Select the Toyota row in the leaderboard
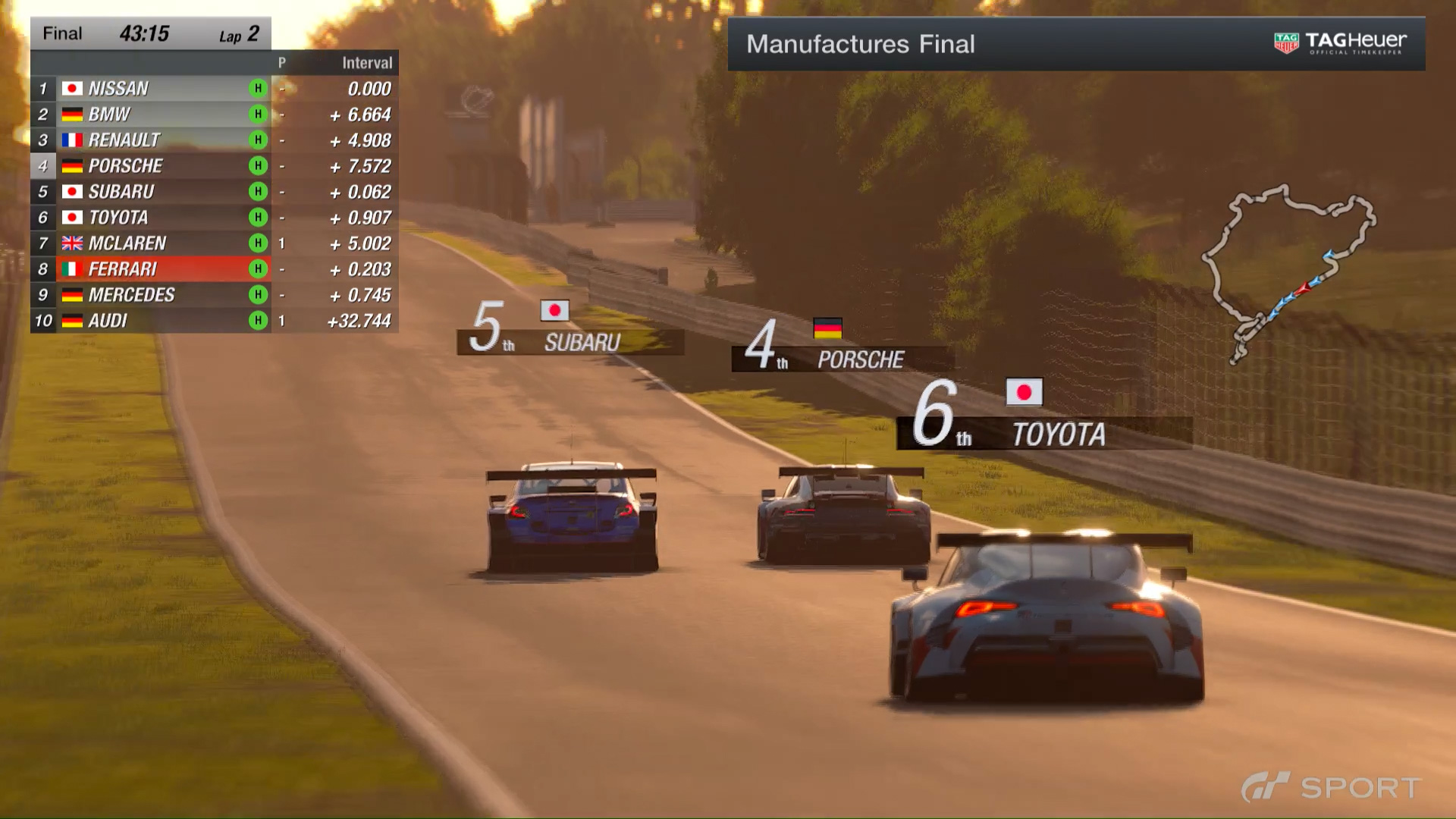The image size is (1456, 819). (x=212, y=218)
